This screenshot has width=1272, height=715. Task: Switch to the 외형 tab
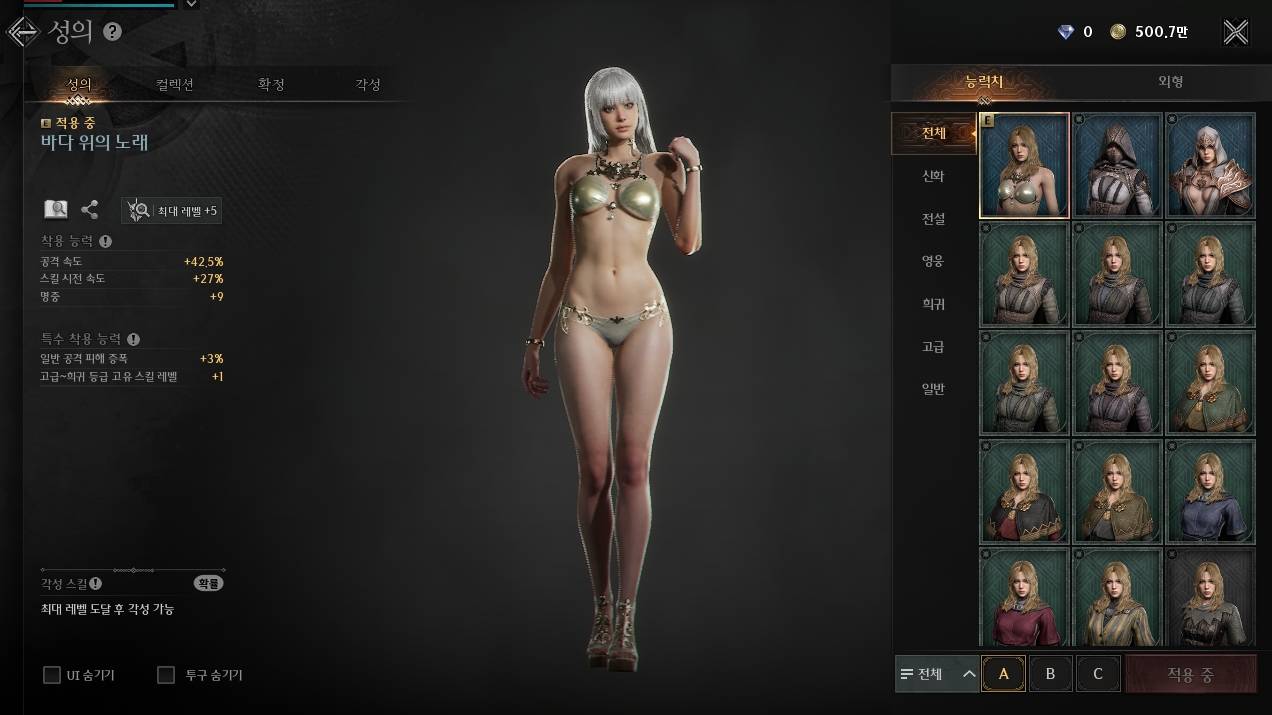click(1170, 82)
